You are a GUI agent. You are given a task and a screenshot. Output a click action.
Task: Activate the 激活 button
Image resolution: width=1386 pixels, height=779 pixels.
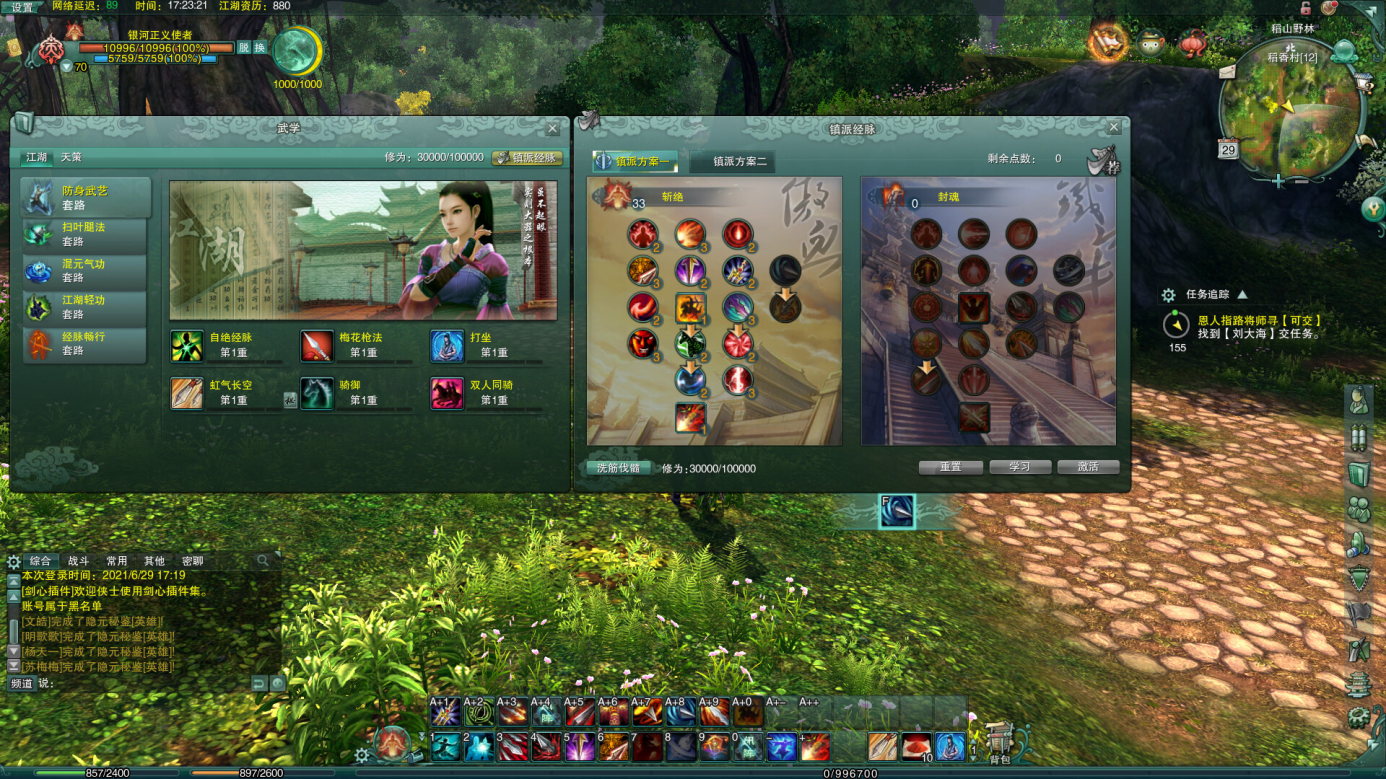click(1088, 467)
